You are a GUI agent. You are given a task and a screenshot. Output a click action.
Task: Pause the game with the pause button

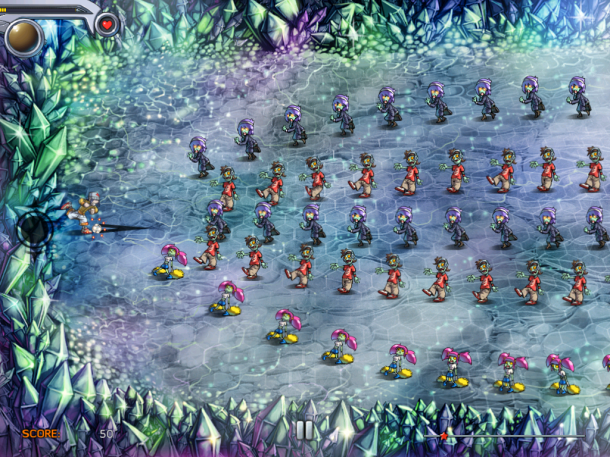point(303,431)
